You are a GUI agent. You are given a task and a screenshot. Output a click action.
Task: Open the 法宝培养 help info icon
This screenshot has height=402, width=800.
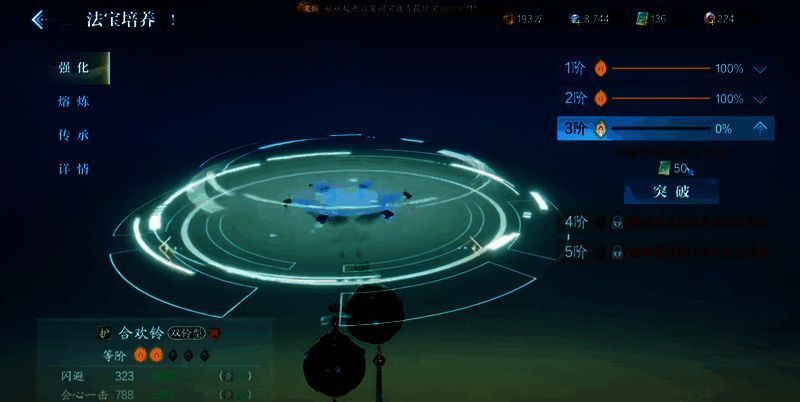[173, 19]
